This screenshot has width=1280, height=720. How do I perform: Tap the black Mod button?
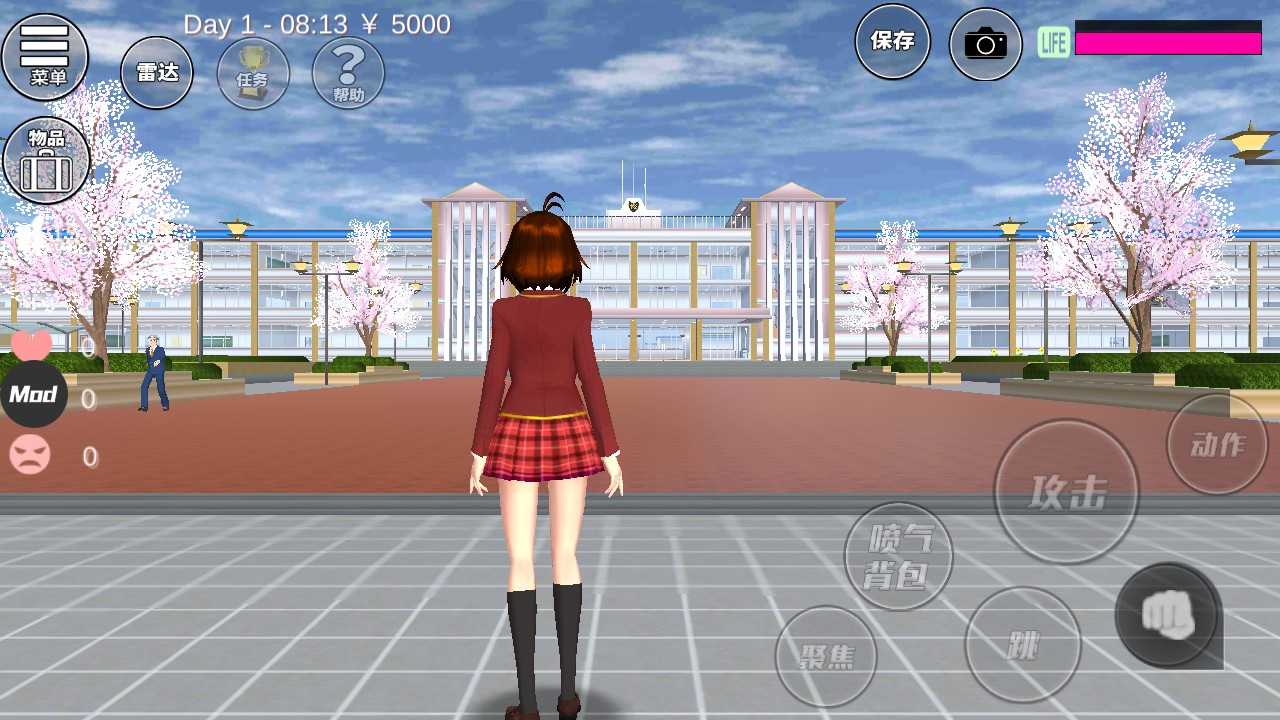pos(33,395)
